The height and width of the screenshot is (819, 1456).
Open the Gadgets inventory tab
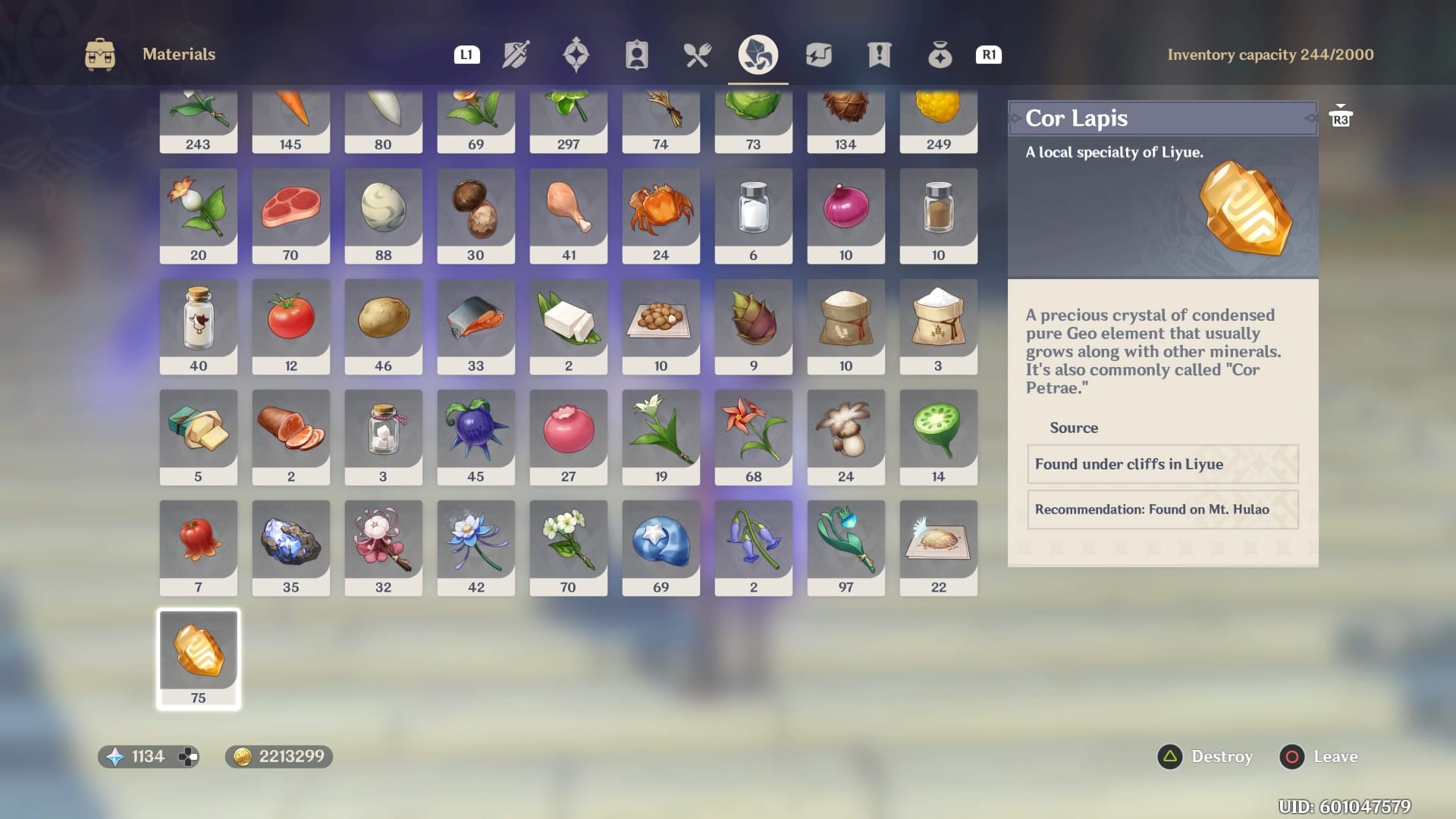pyautogui.click(x=820, y=54)
